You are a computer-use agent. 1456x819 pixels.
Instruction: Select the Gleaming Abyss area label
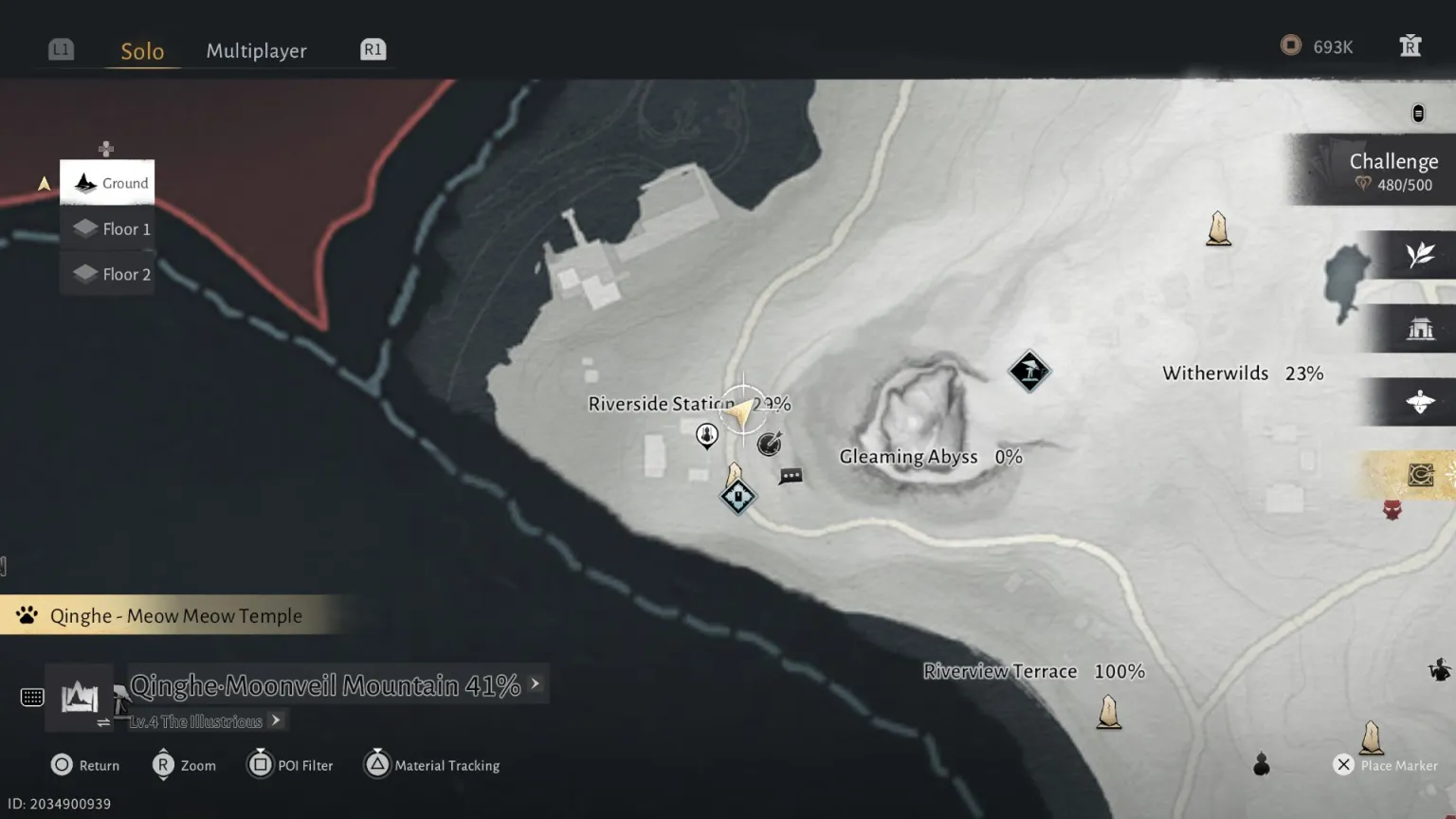pos(908,457)
